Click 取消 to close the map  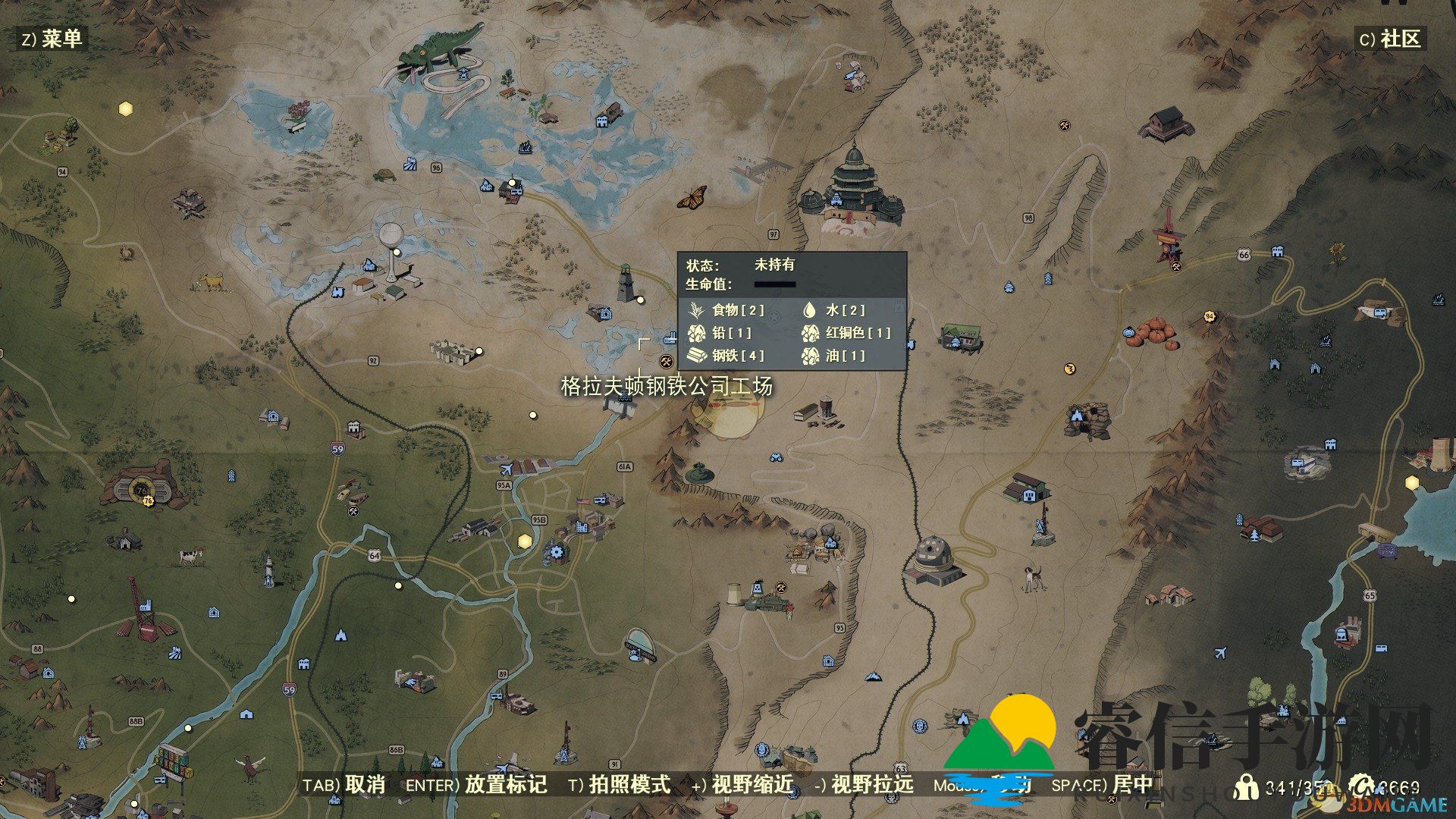[x=345, y=785]
